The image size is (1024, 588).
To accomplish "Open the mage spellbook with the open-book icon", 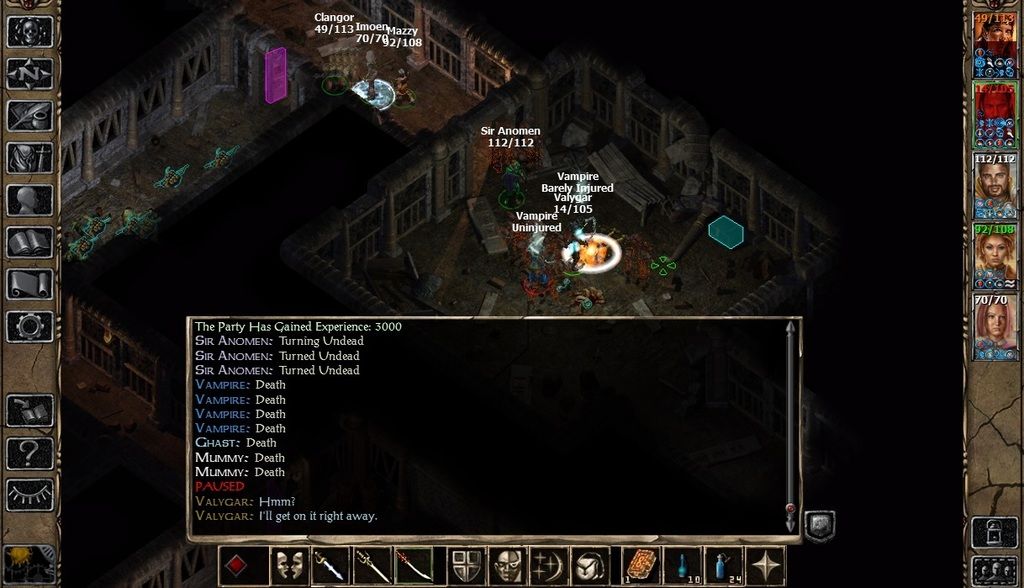I will 30,242.
